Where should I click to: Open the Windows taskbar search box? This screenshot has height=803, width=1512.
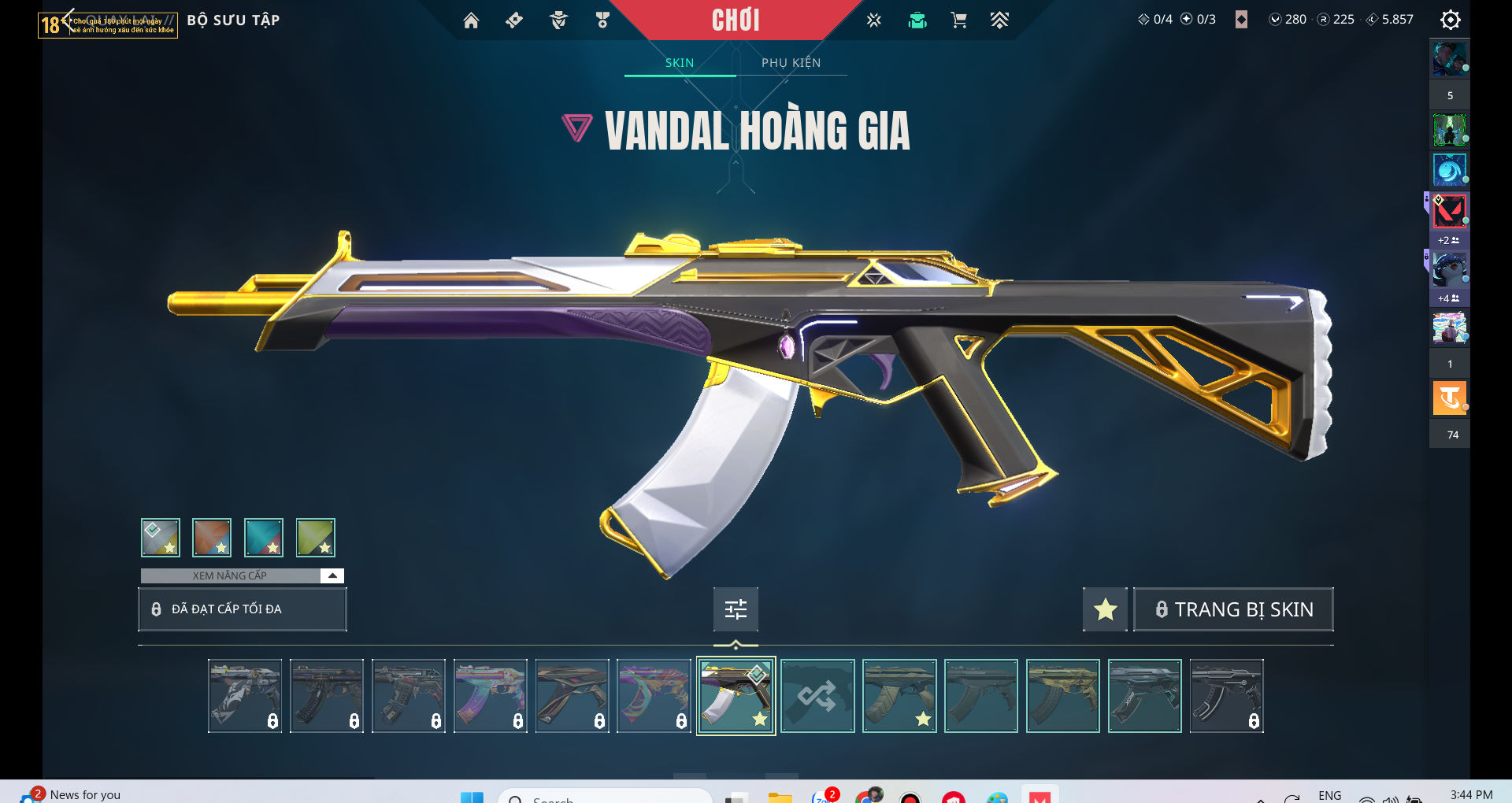tap(606, 797)
